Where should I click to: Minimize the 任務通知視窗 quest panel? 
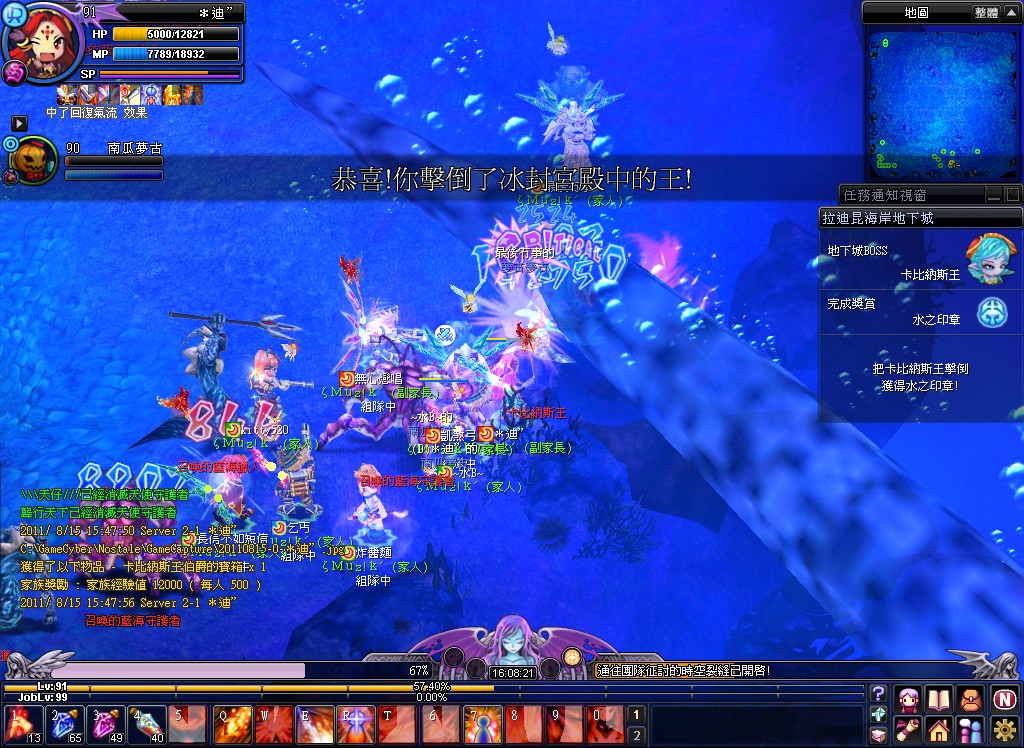click(994, 195)
